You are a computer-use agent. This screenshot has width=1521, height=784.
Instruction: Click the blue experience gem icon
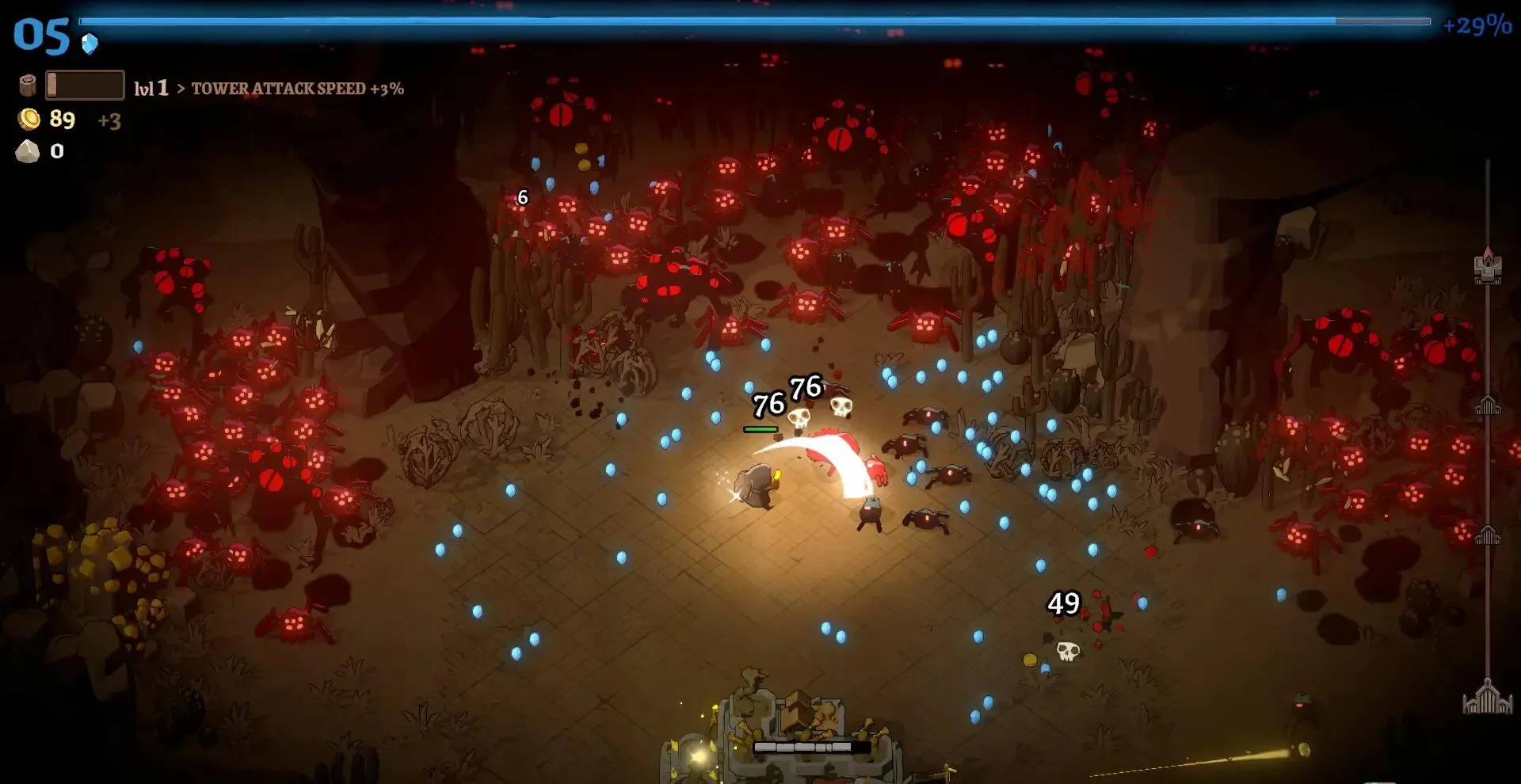pos(90,44)
